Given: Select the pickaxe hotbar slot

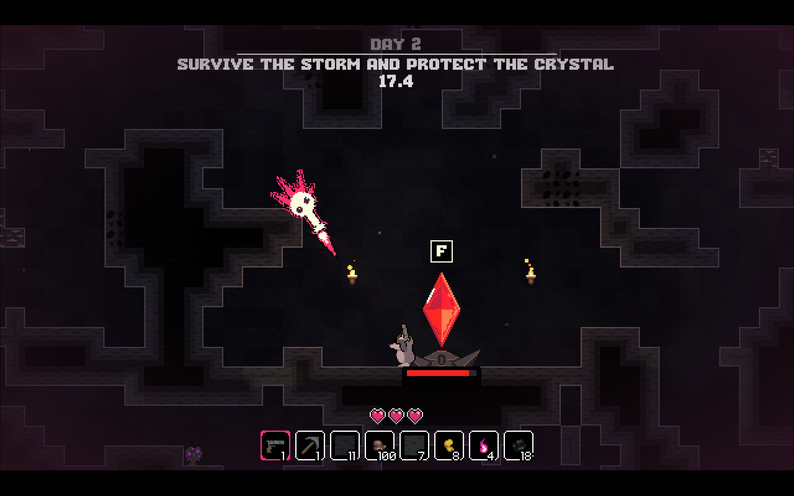Looking at the screenshot, I should 310,445.
